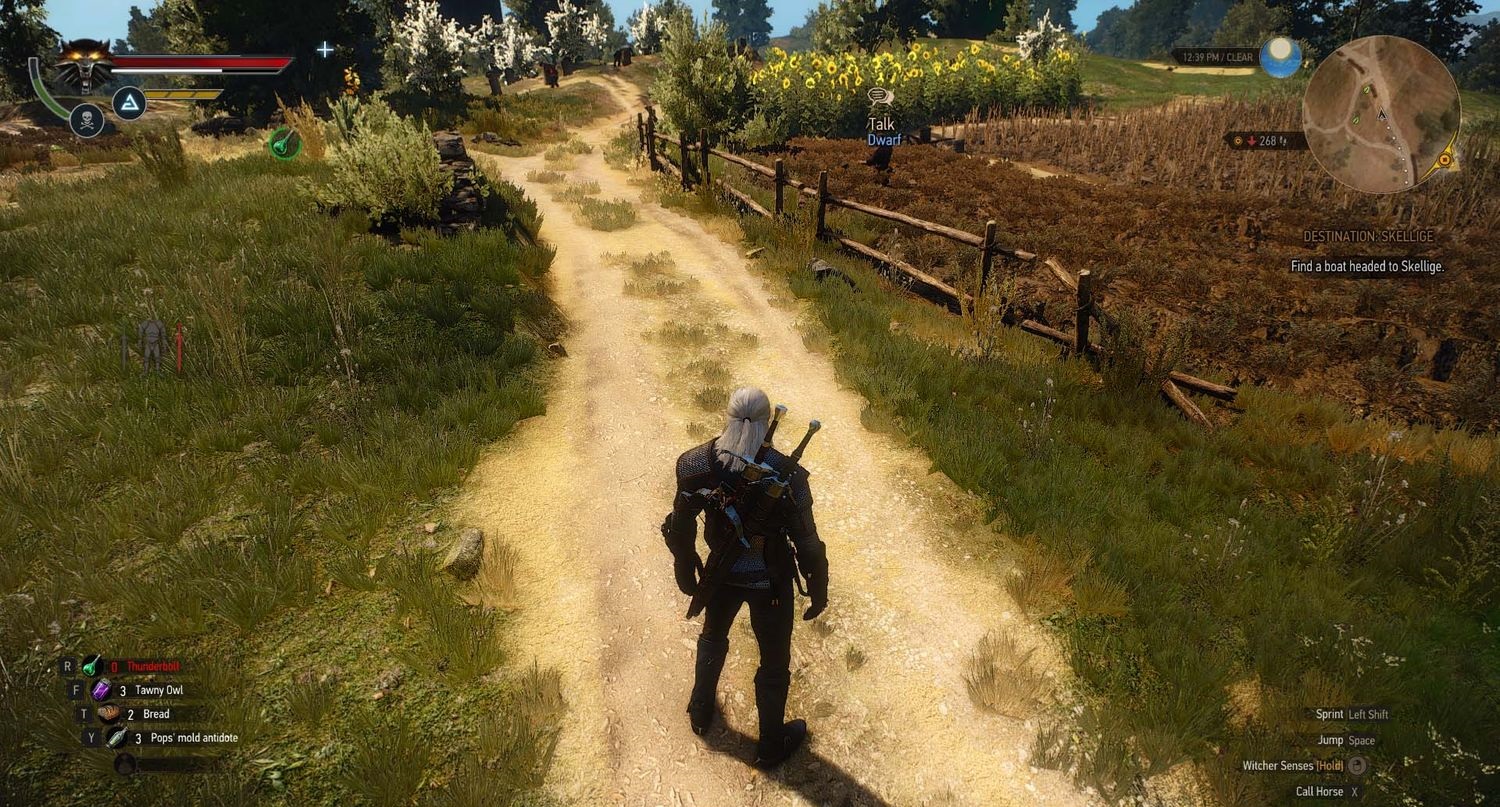Screen dimensions: 1500x807
Task: Open the Find a boat headed to Skellige objective
Action: pyautogui.click(x=1369, y=267)
